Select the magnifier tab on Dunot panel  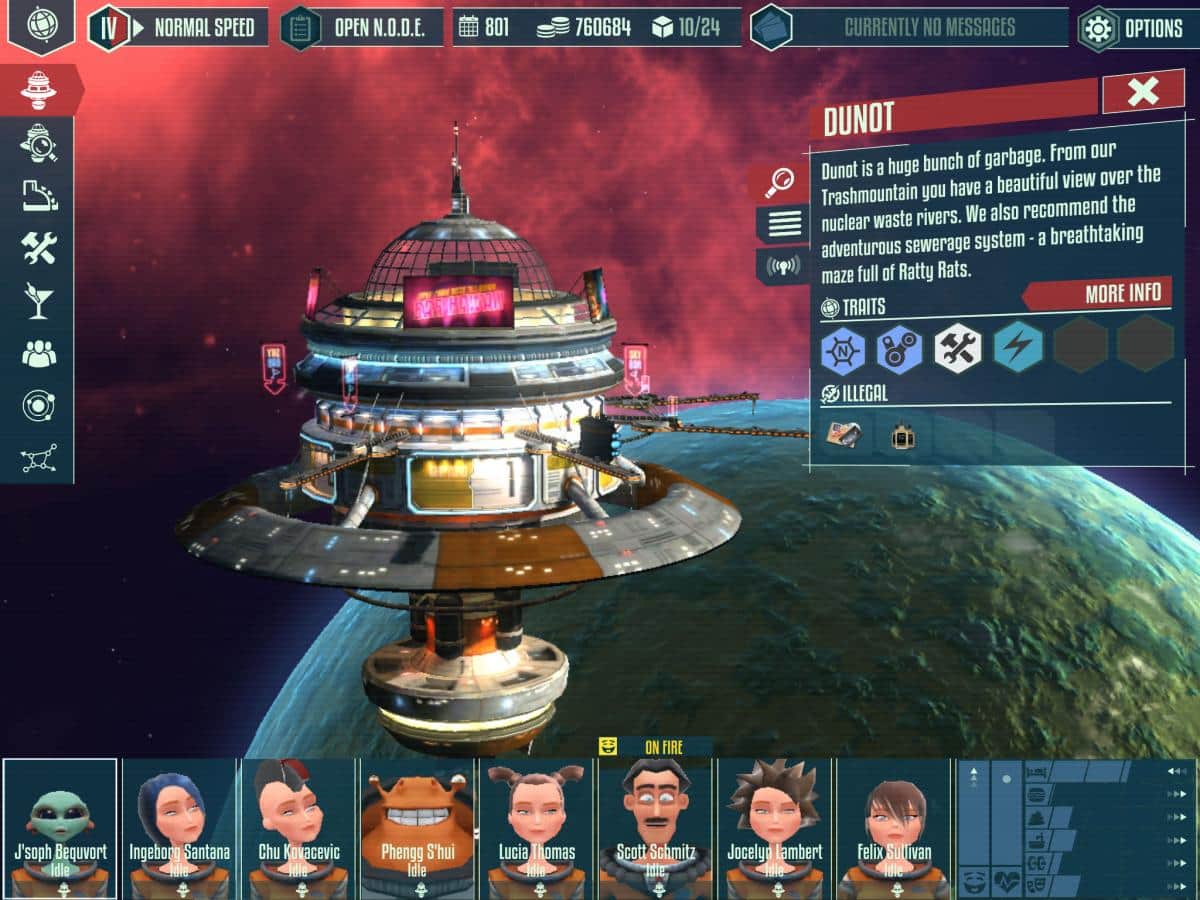click(x=780, y=182)
